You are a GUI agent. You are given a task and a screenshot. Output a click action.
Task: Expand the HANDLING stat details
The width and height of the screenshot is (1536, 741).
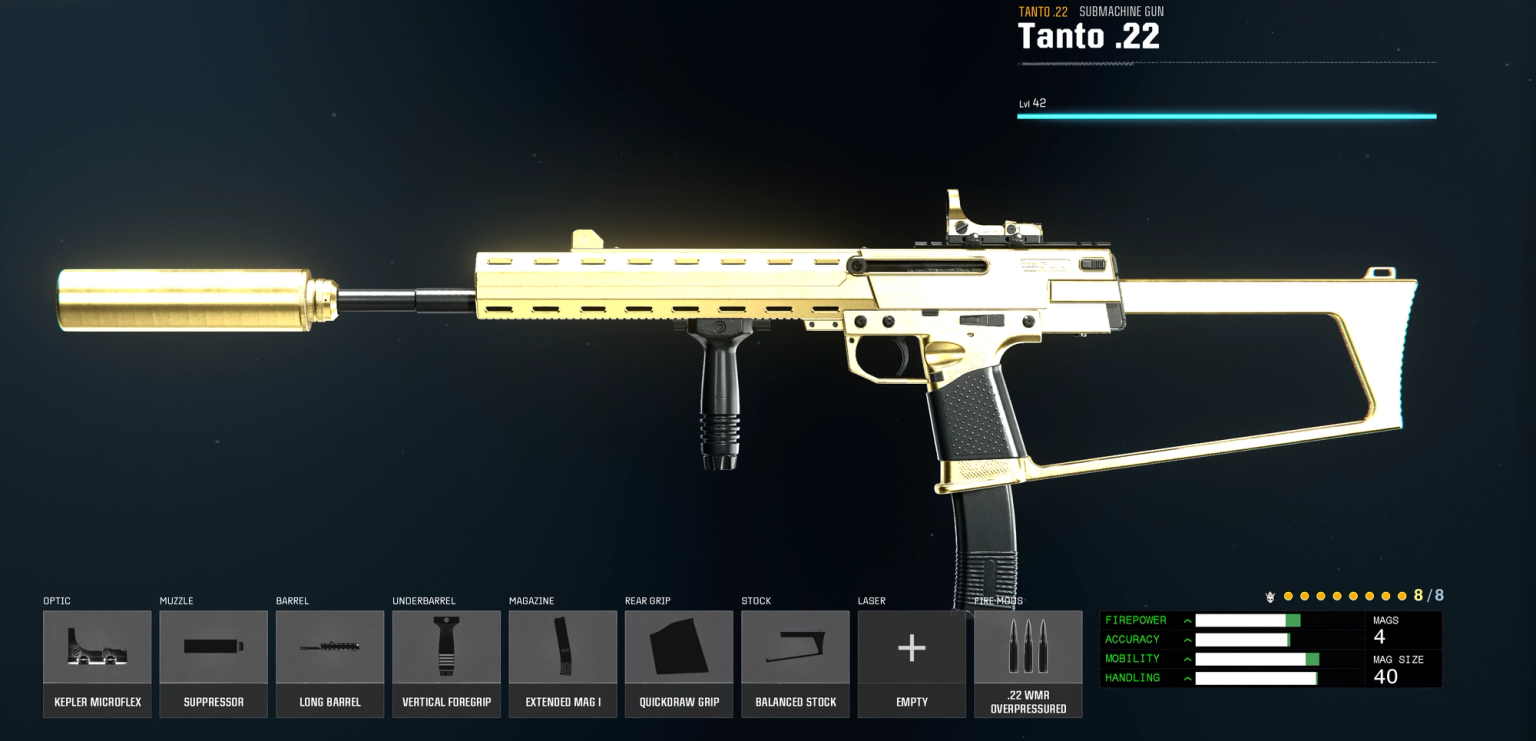click(x=1186, y=677)
